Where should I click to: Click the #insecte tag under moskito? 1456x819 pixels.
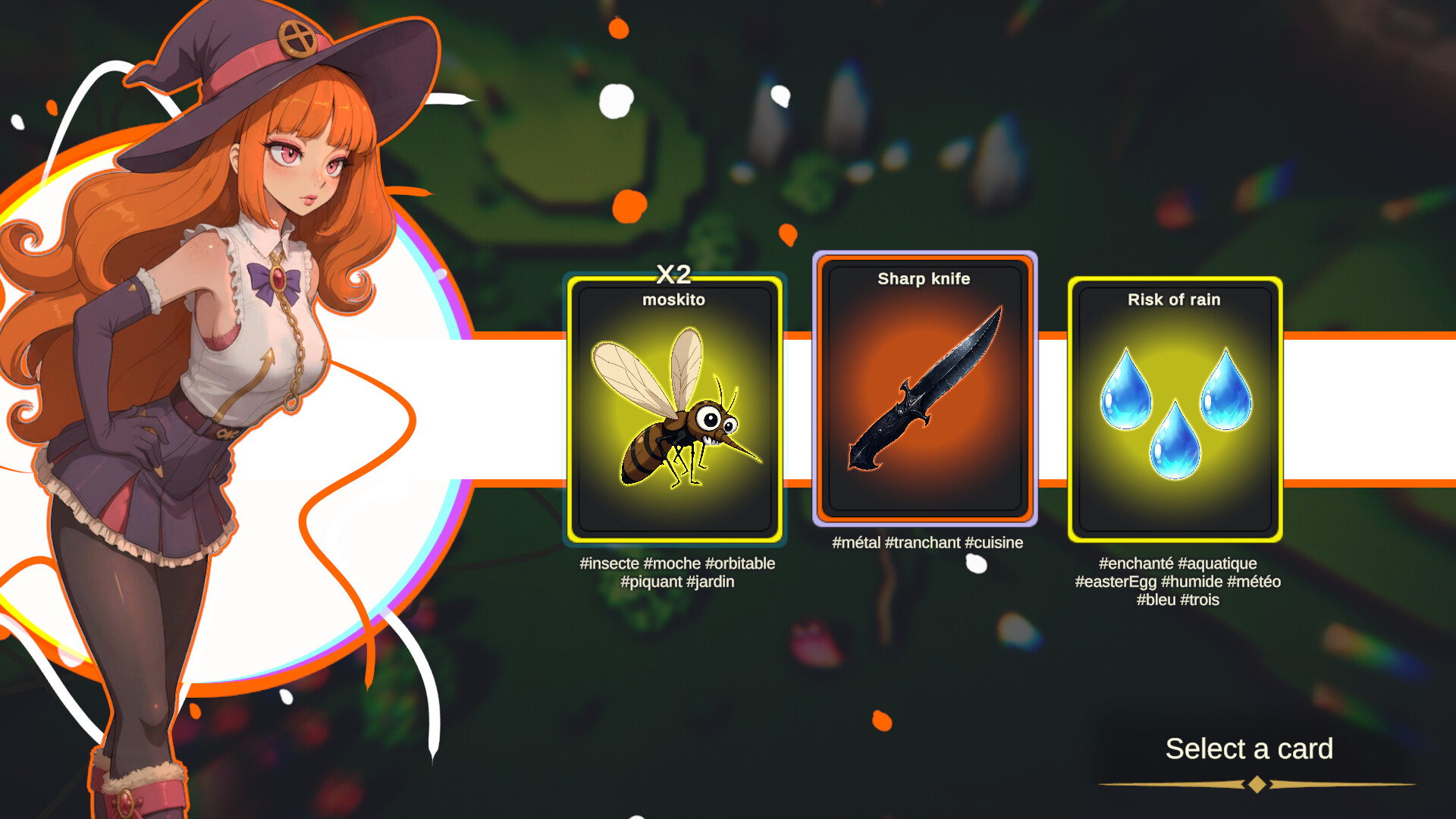[610, 563]
